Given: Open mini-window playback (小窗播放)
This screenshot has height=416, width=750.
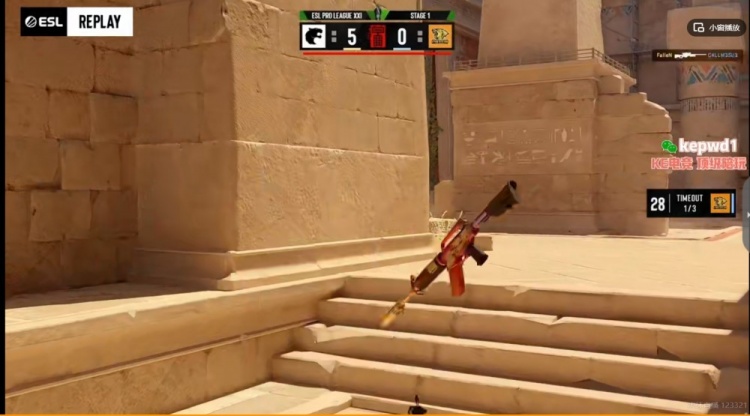Looking at the screenshot, I should pos(714,28).
